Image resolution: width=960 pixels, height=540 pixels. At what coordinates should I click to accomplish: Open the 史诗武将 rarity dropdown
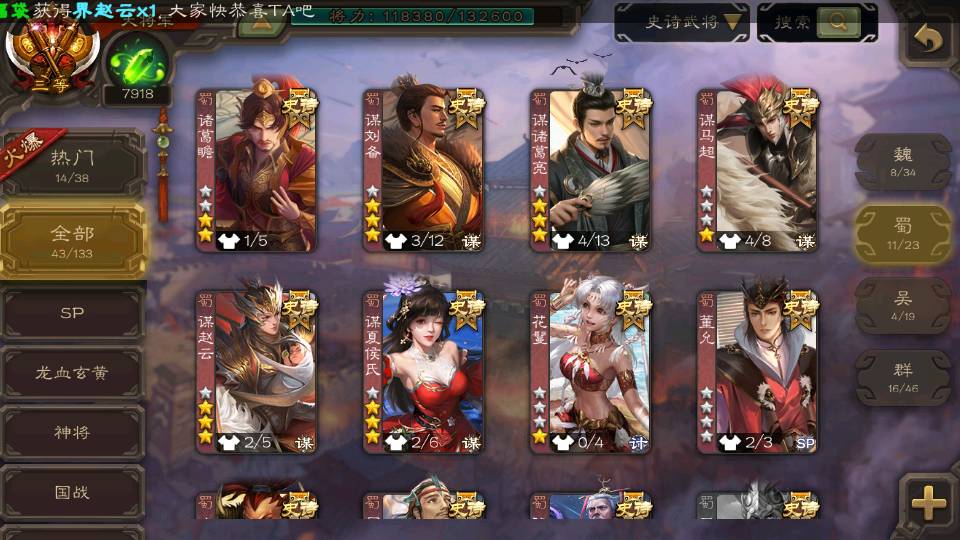pos(681,22)
